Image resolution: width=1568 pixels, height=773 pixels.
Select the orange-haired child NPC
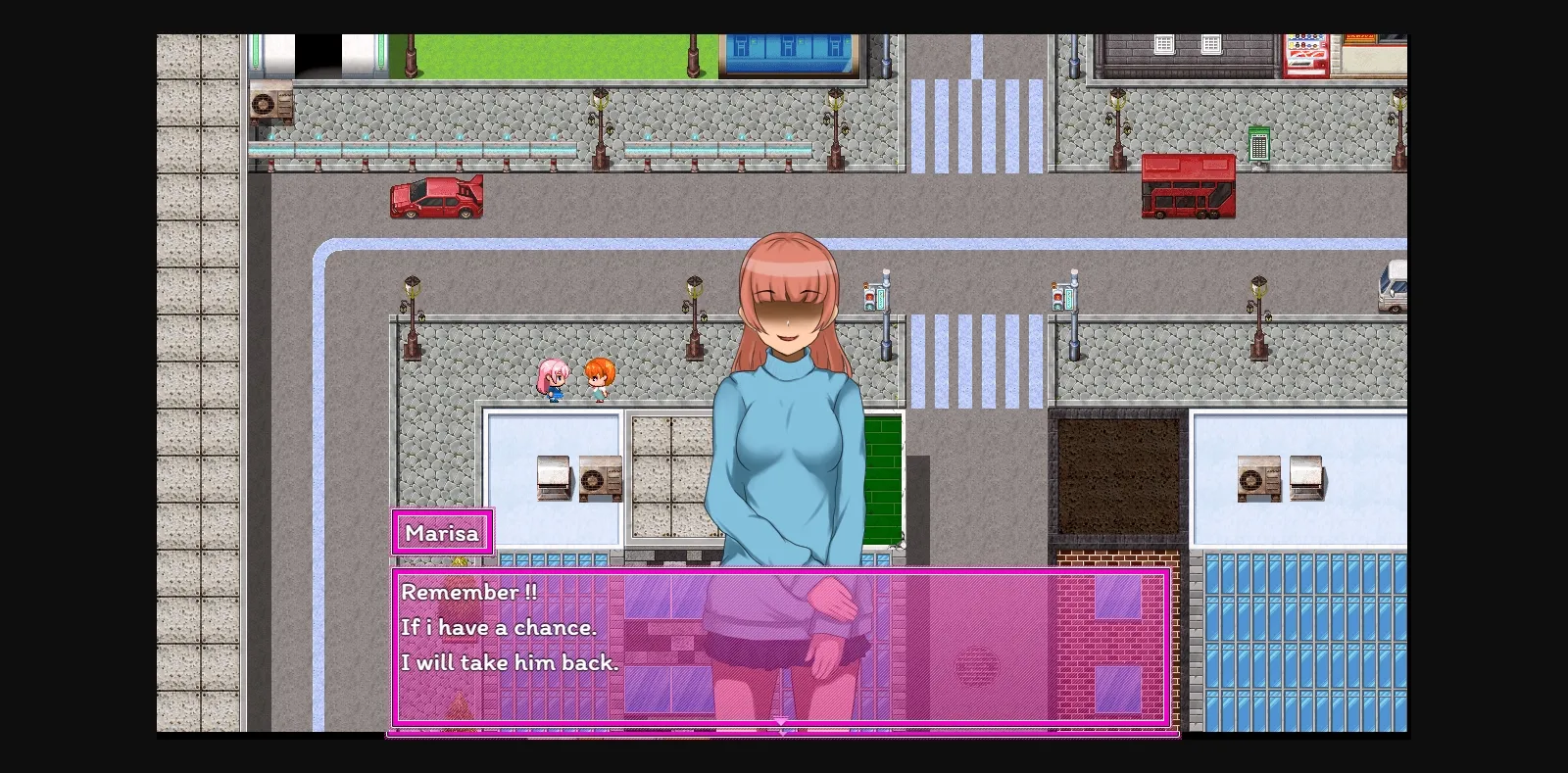pyautogui.click(x=599, y=377)
